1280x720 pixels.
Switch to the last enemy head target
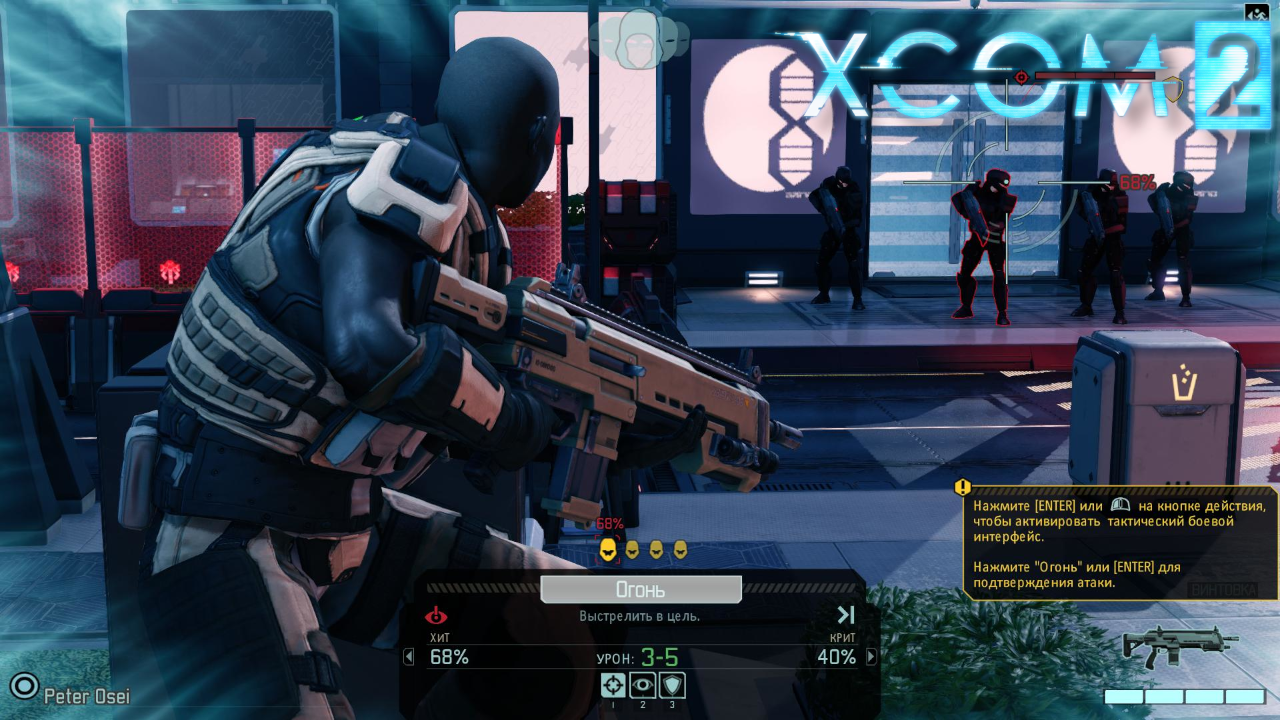(680, 549)
